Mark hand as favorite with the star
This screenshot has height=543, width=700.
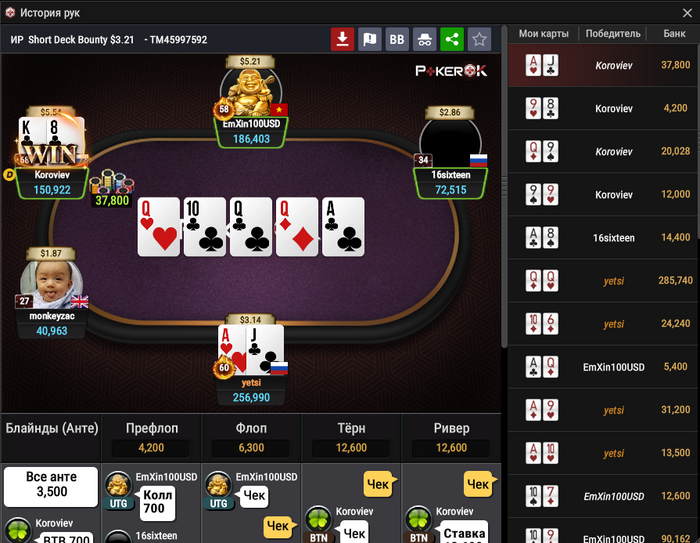point(479,39)
